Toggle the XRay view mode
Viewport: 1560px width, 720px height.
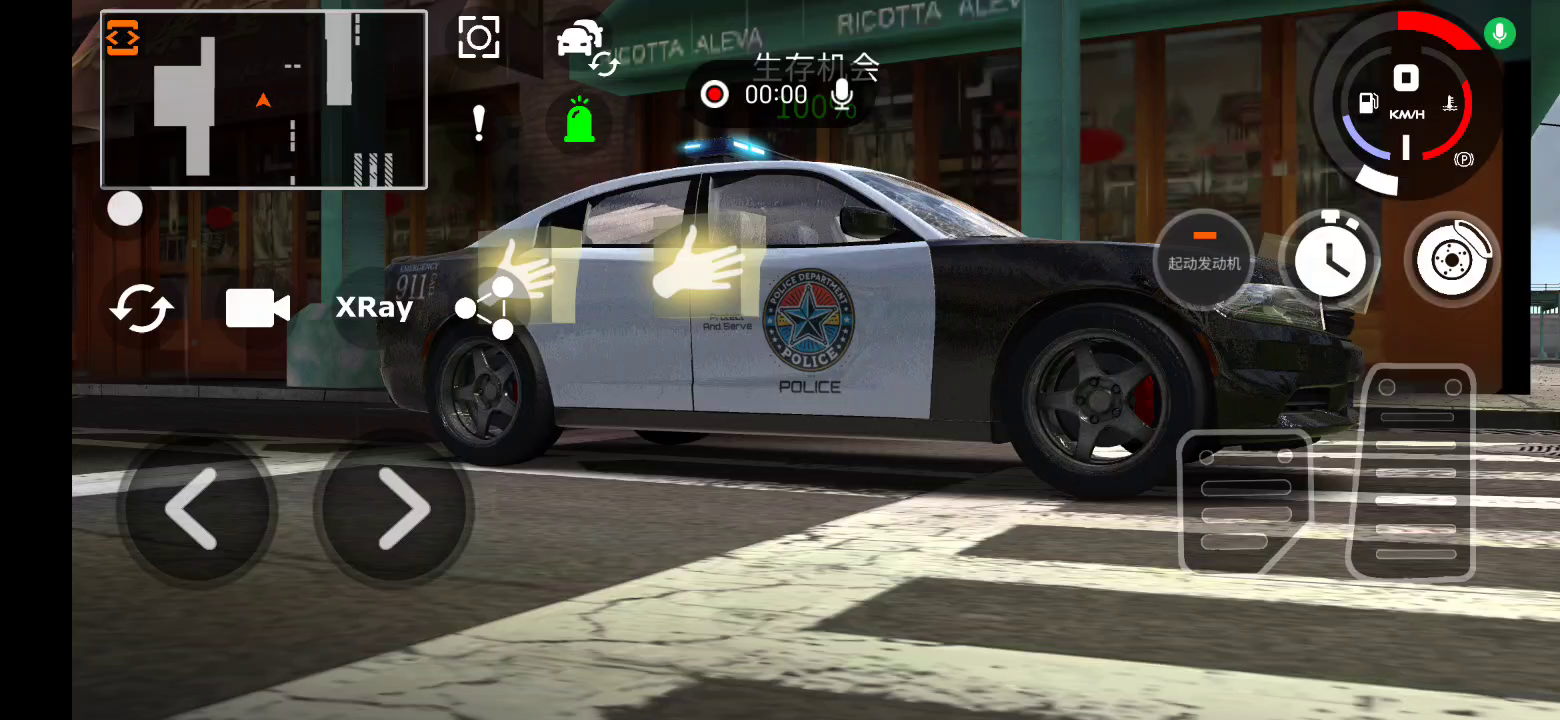[374, 308]
